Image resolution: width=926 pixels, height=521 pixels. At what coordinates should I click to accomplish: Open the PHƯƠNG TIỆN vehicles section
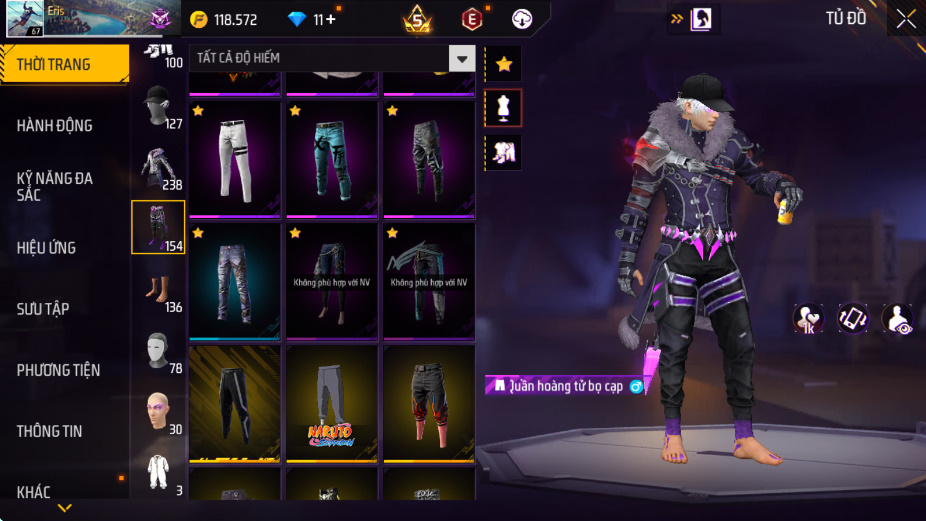click(x=58, y=370)
